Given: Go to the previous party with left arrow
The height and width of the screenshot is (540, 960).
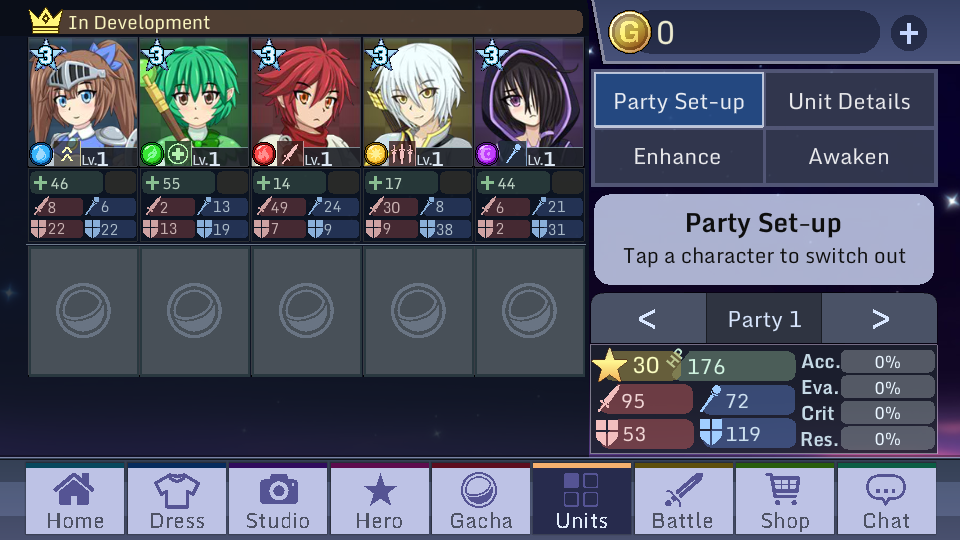Looking at the screenshot, I should (x=647, y=319).
